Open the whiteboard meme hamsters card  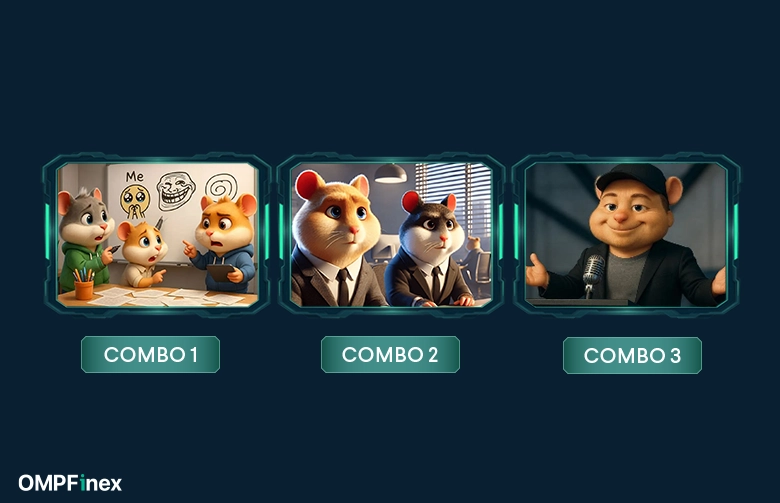[x=156, y=234]
